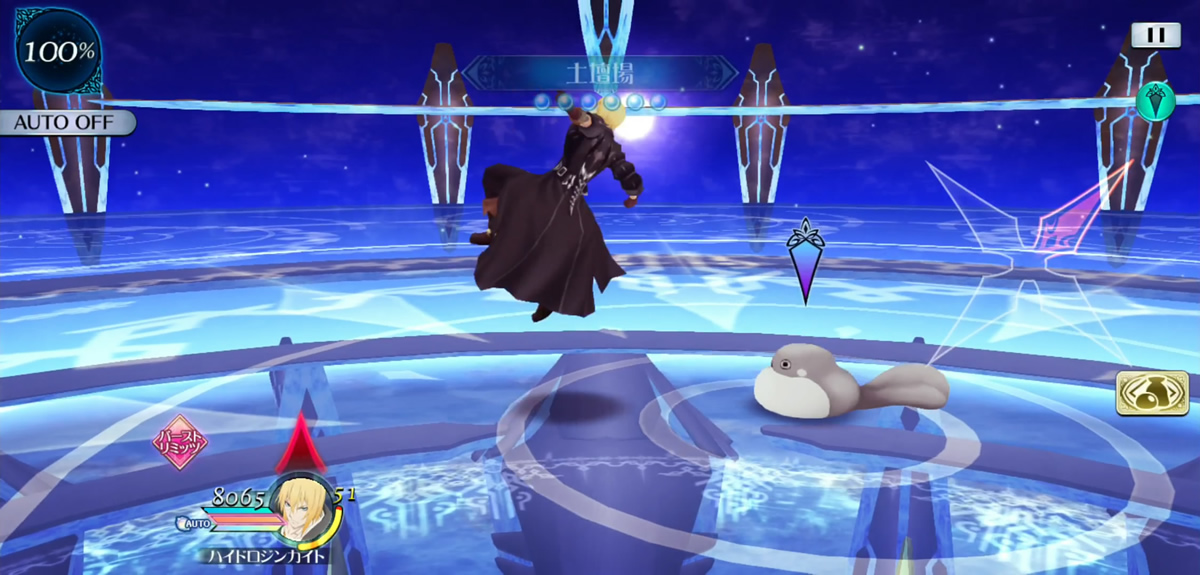Tap the green crystal icon
1200x575 pixels.
pos(1155,100)
